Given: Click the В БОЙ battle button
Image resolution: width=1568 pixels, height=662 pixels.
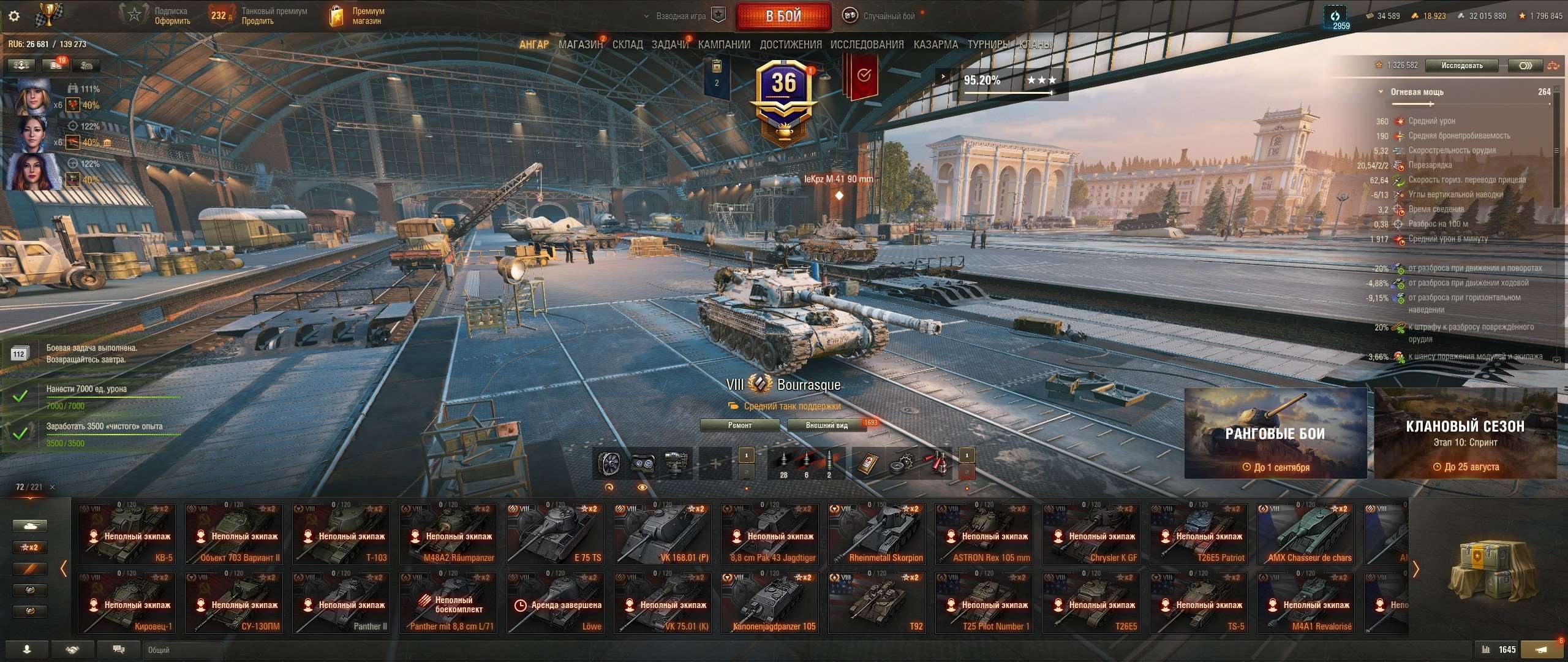Looking at the screenshot, I should (x=783, y=15).
